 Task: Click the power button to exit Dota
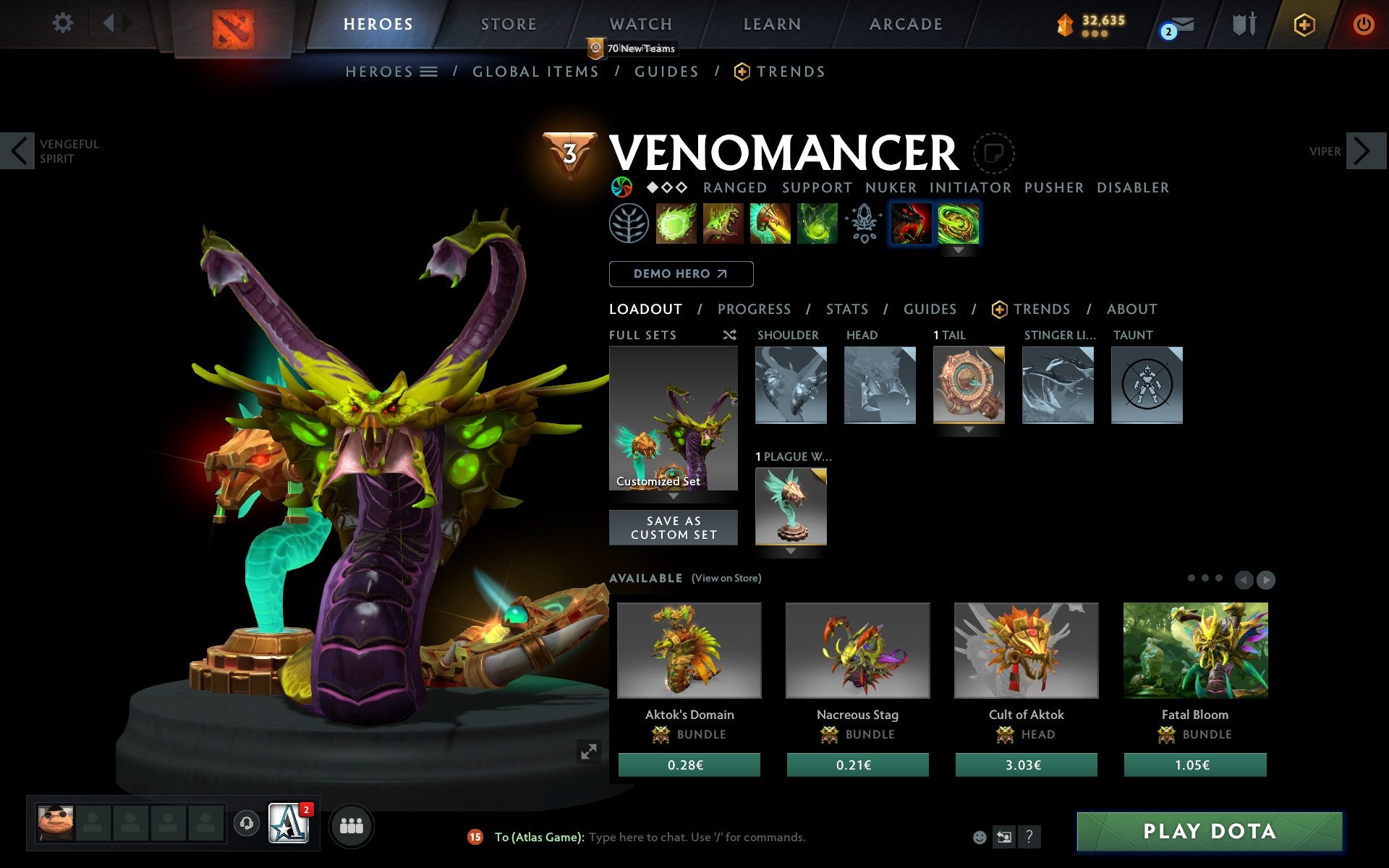click(1363, 22)
